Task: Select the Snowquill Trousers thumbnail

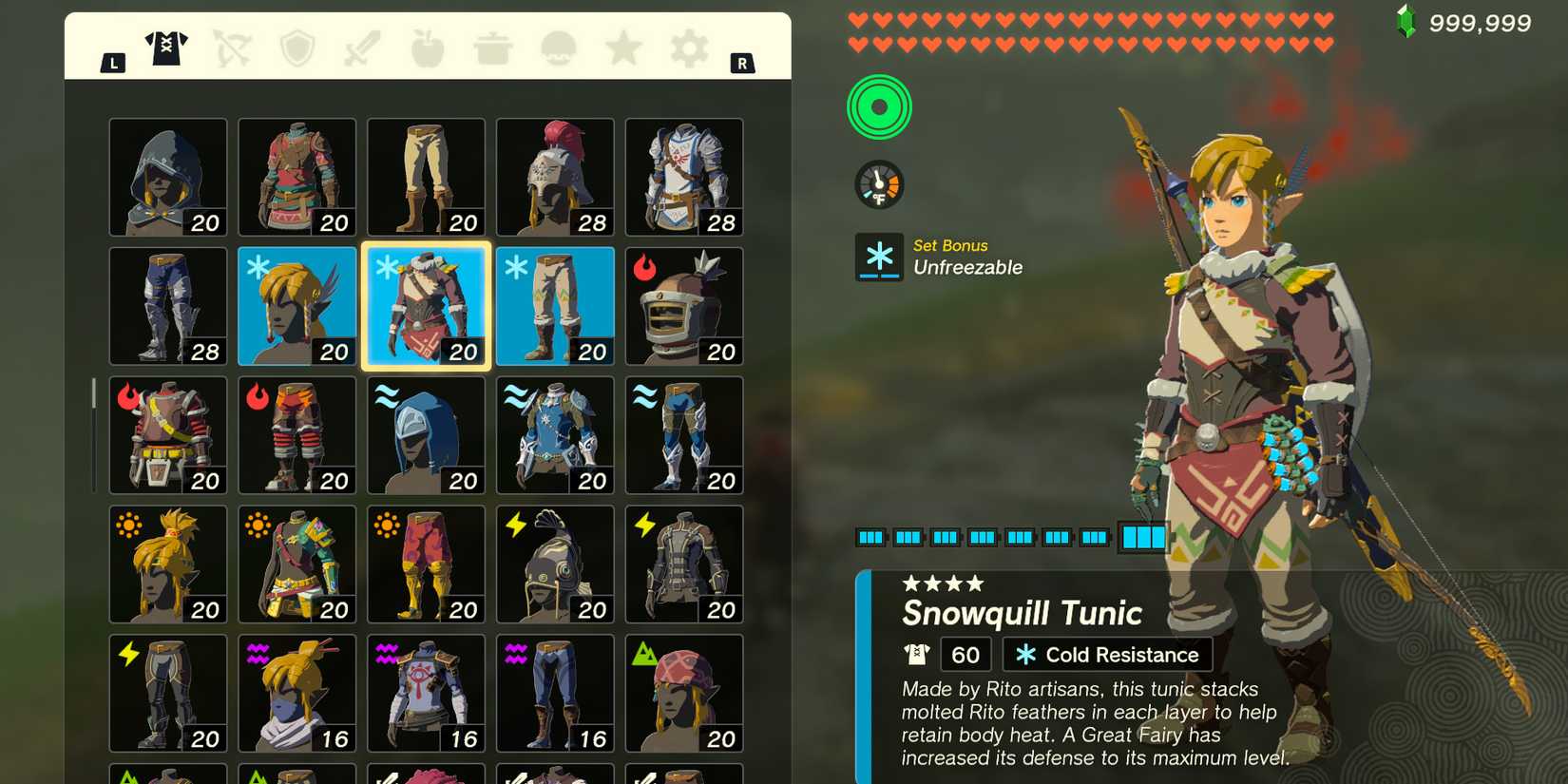Action: click(555, 306)
